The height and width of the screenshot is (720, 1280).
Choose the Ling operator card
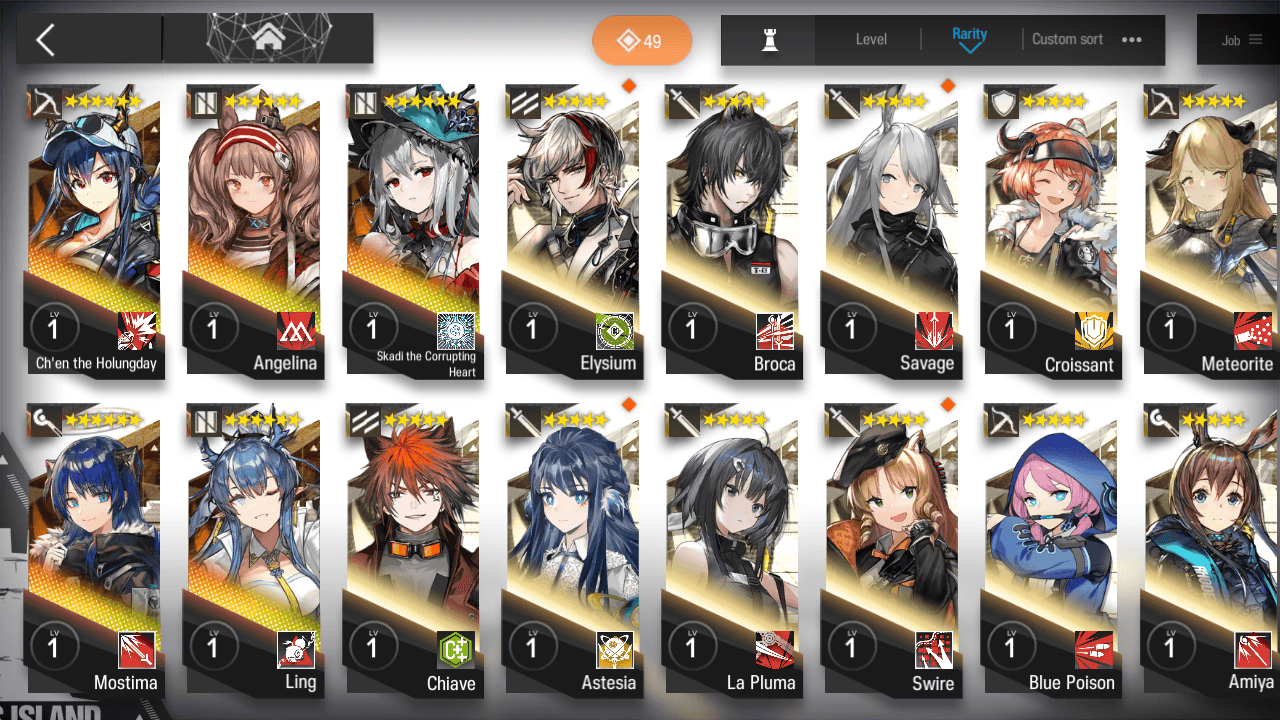[254, 550]
